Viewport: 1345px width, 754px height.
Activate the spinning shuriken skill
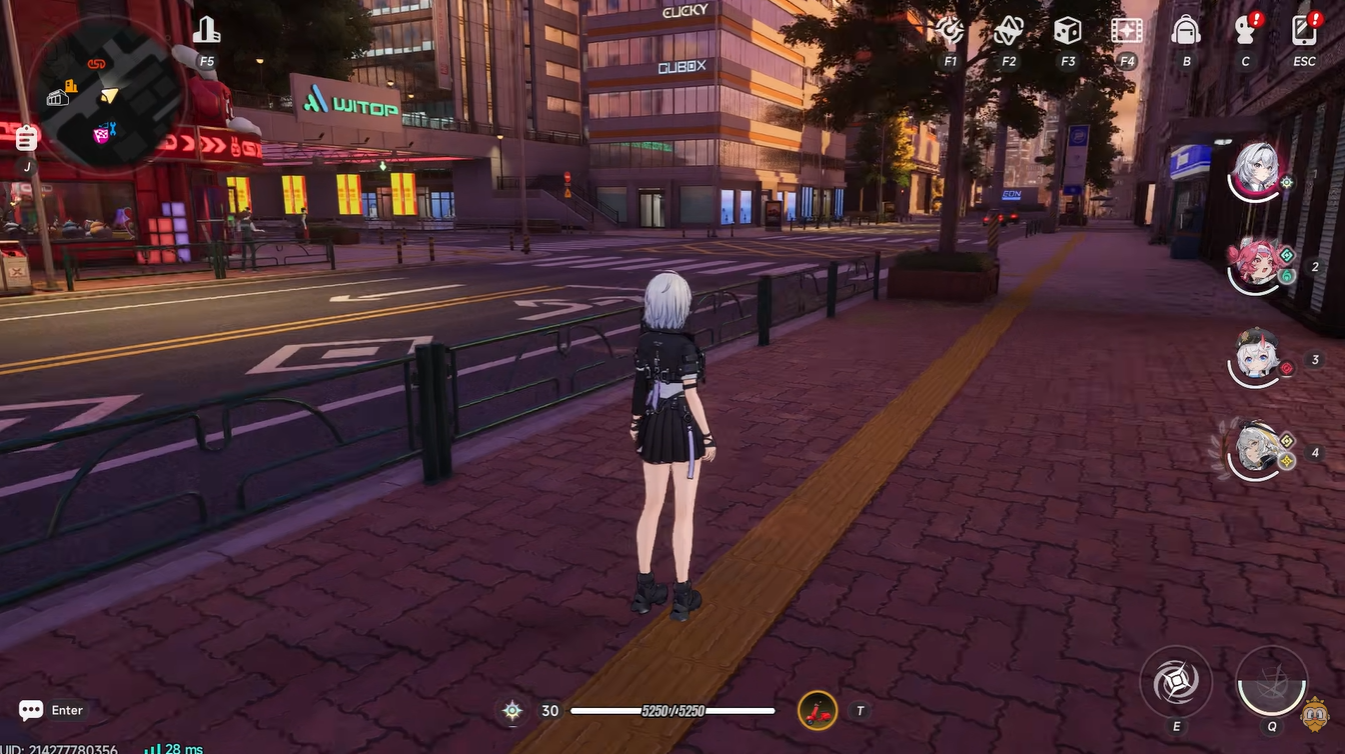[x=1176, y=683]
